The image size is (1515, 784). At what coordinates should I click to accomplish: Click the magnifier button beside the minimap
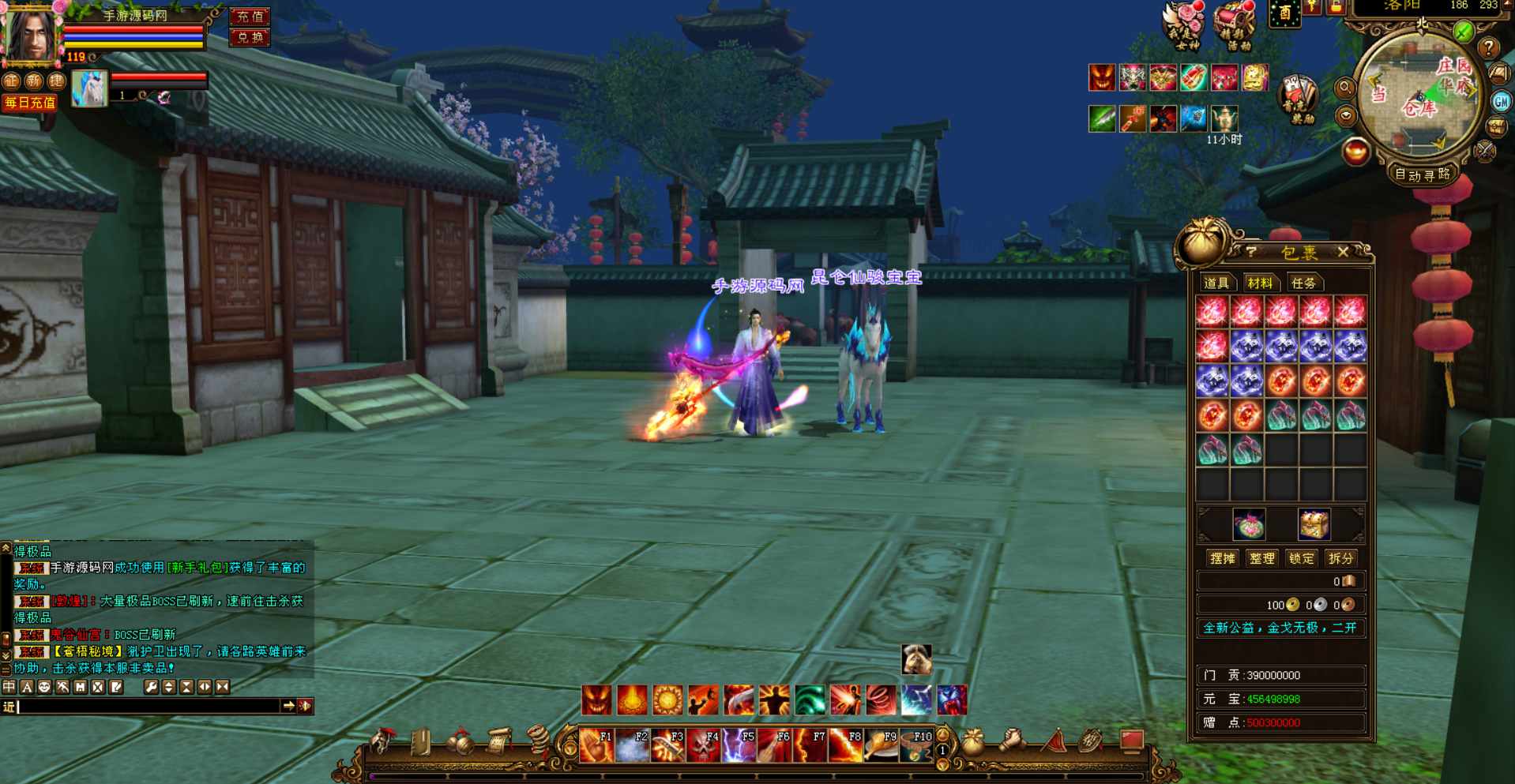click(x=1344, y=88)
